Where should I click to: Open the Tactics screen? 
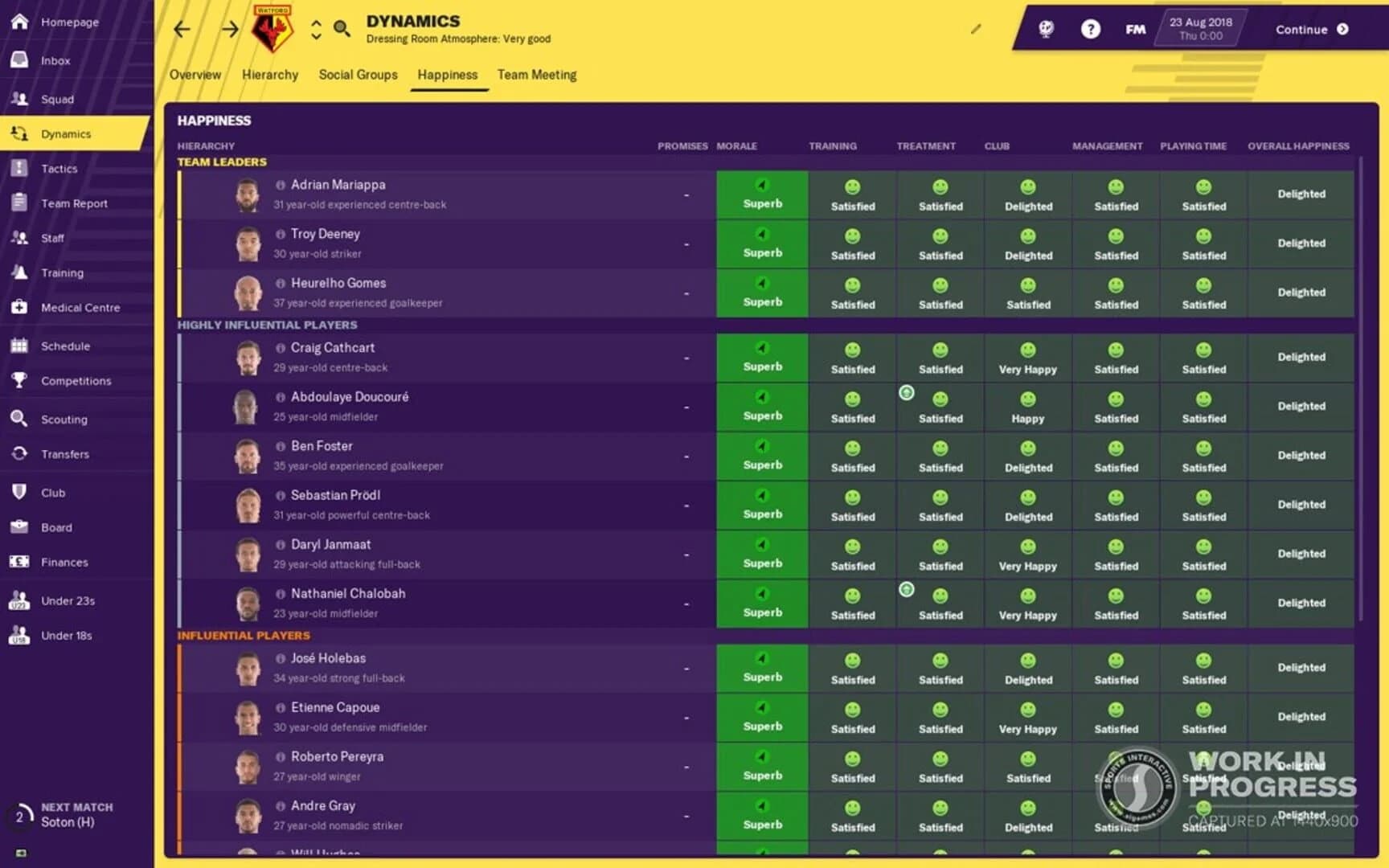coord(59,168)
